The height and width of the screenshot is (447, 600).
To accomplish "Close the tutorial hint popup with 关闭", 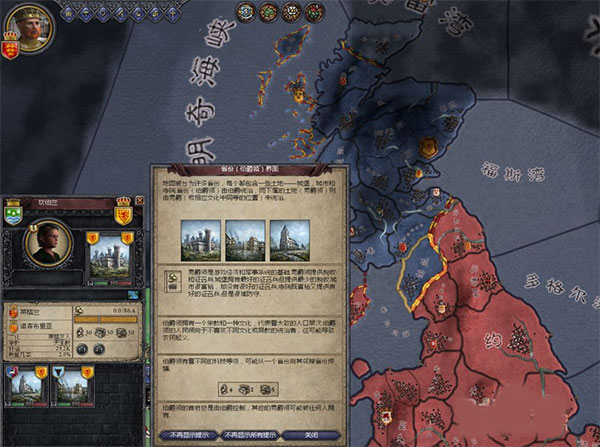I will [x=307, y=435].
